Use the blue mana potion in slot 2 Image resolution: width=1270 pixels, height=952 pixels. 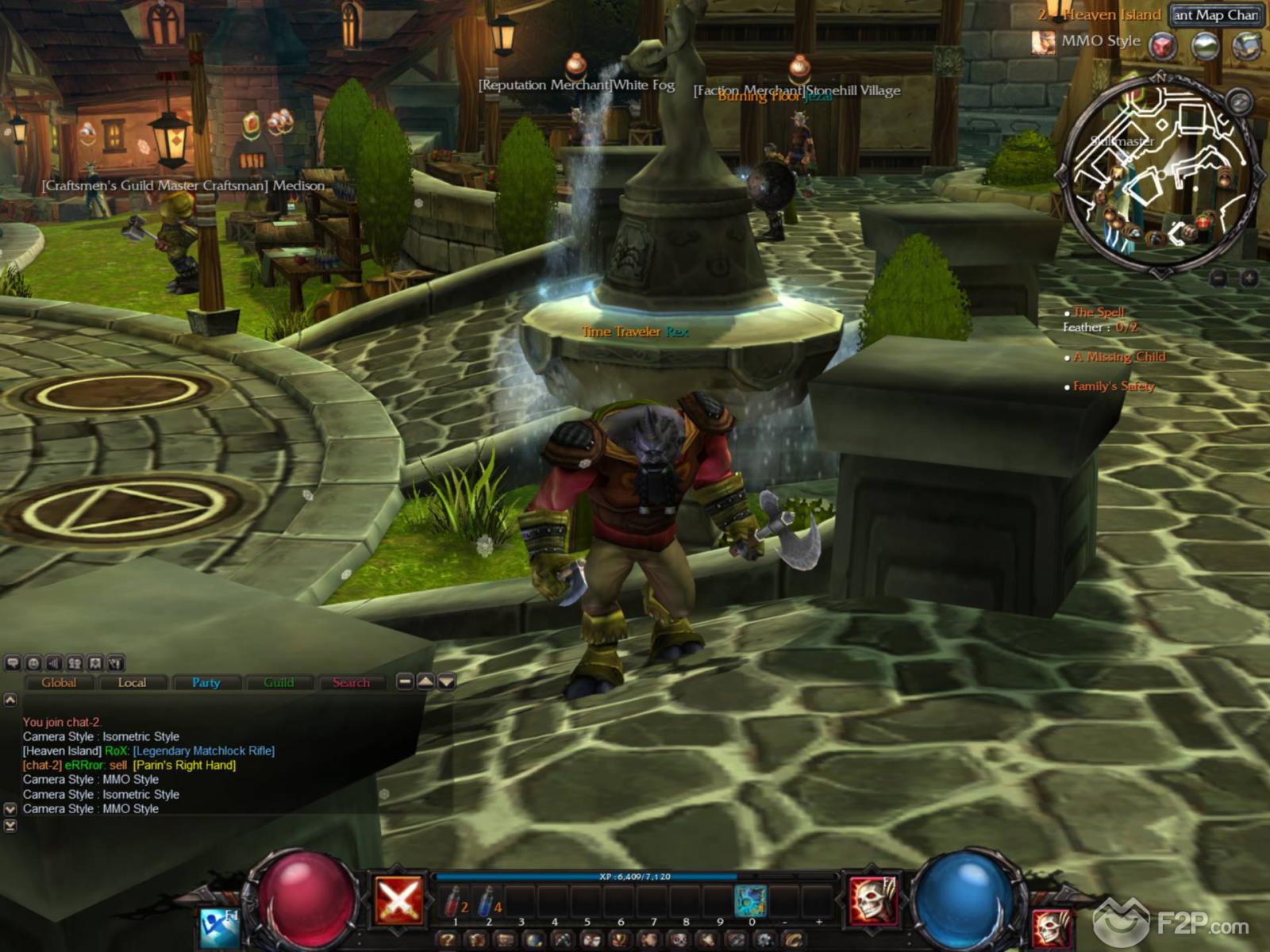pos(488,901)
